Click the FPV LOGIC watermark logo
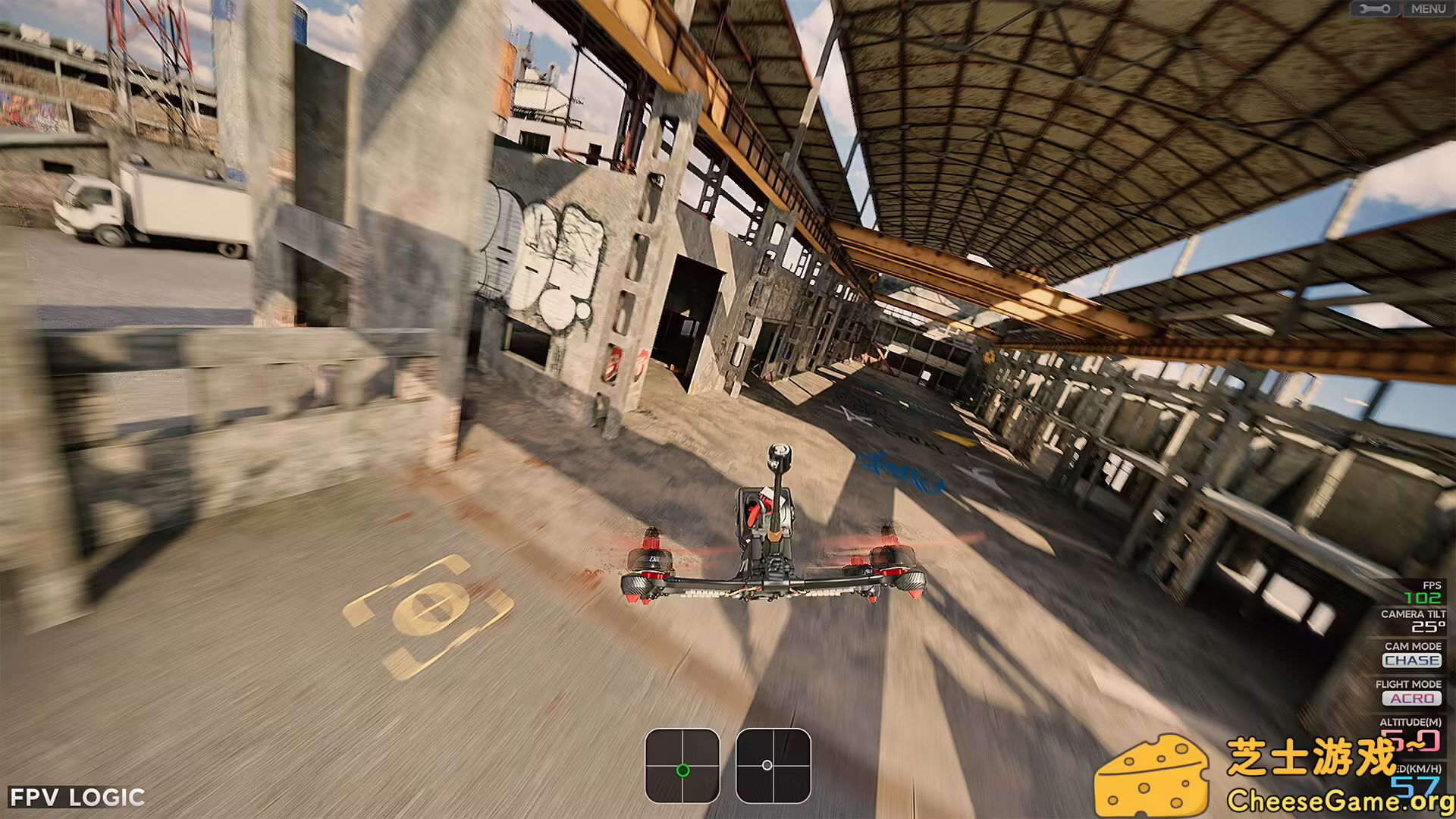 pos(75,797)
